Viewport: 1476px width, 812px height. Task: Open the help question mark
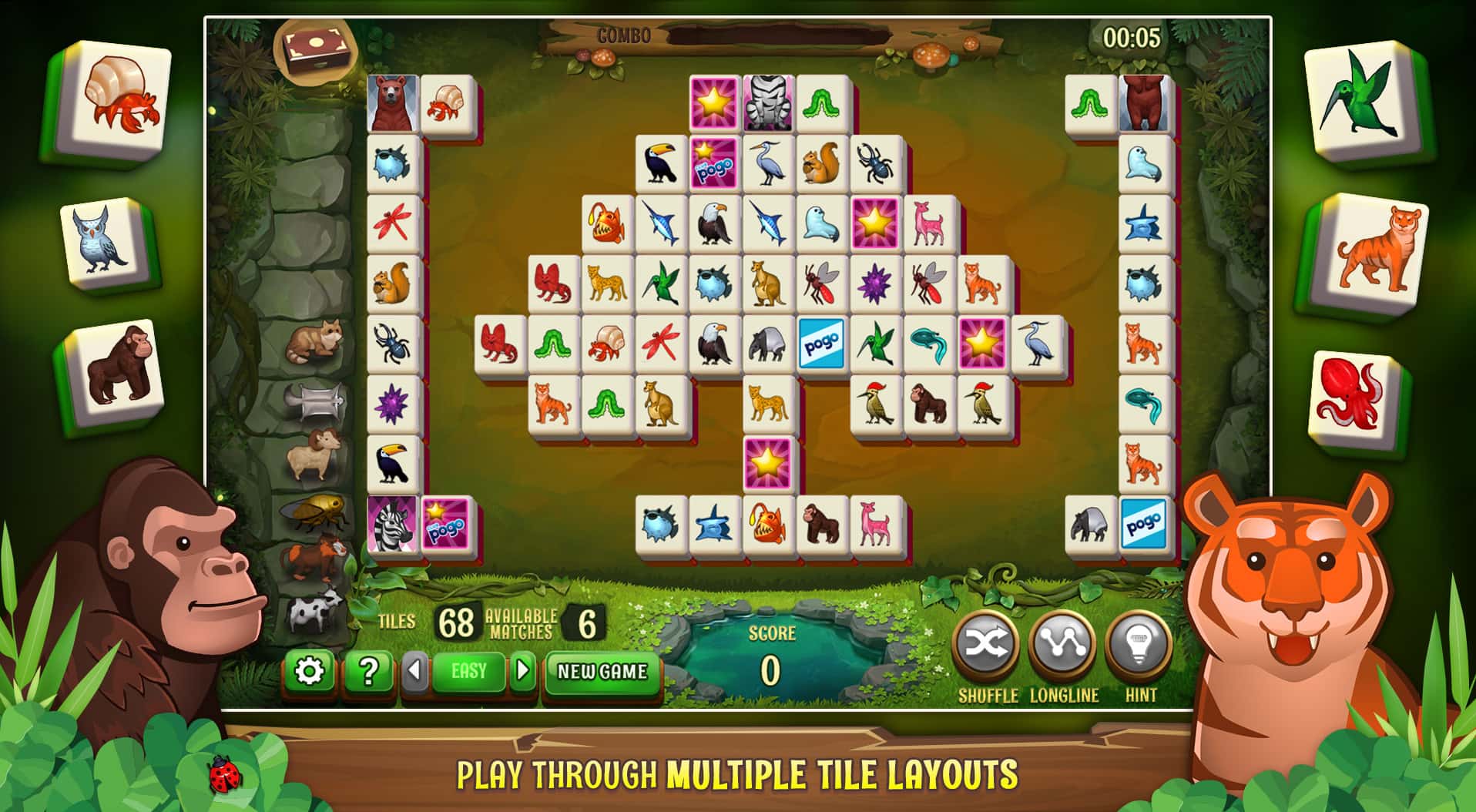coord(367,670)
